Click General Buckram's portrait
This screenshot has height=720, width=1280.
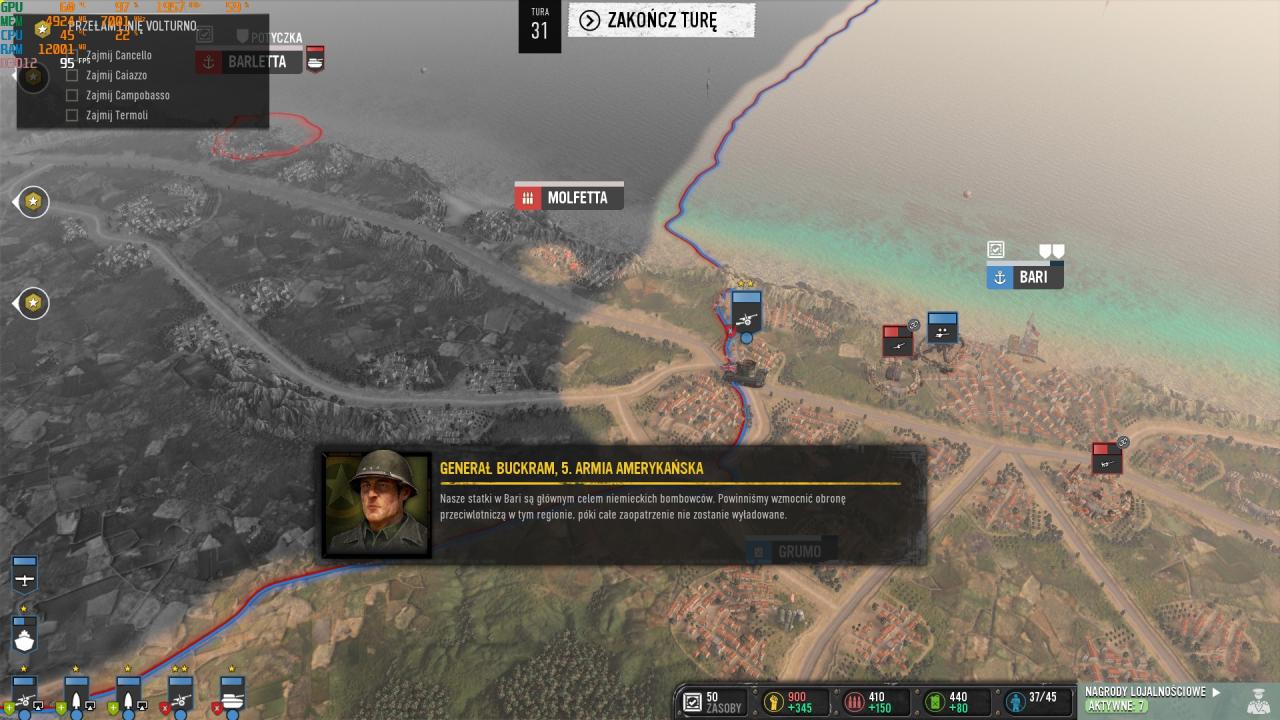[377, 504]
